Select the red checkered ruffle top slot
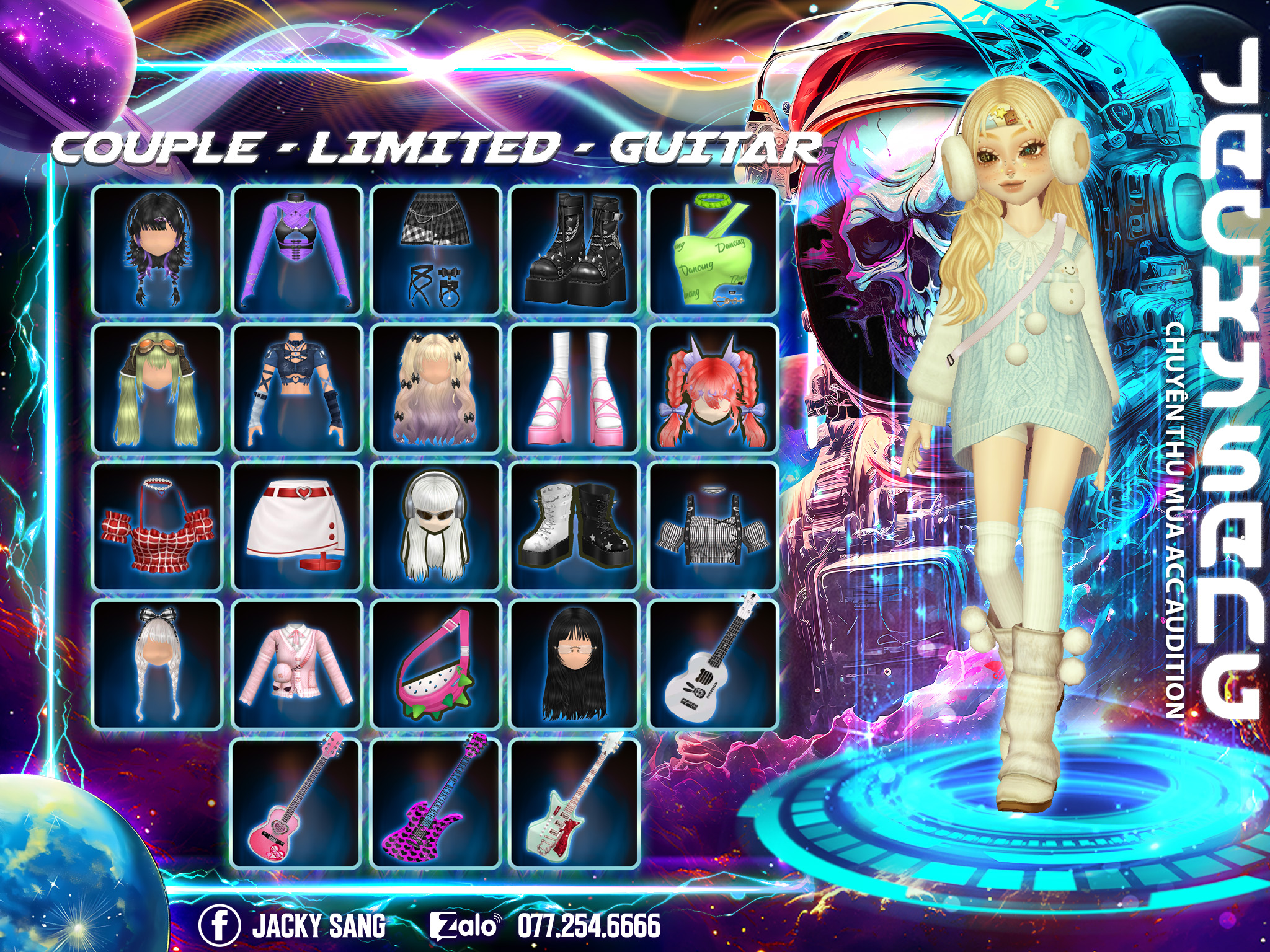Viewport: 1270px width, 952px height. pyautogui.click(x=157, y=526)
